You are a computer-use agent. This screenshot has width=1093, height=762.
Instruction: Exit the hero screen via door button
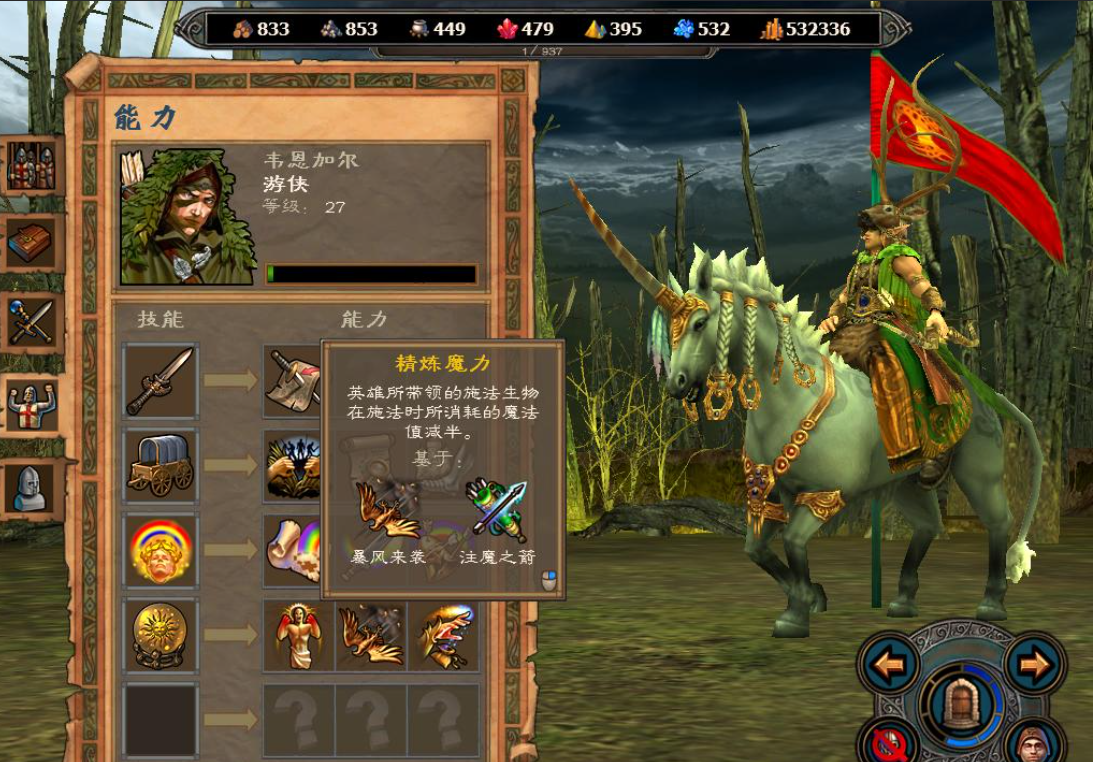tap(960, 705)
